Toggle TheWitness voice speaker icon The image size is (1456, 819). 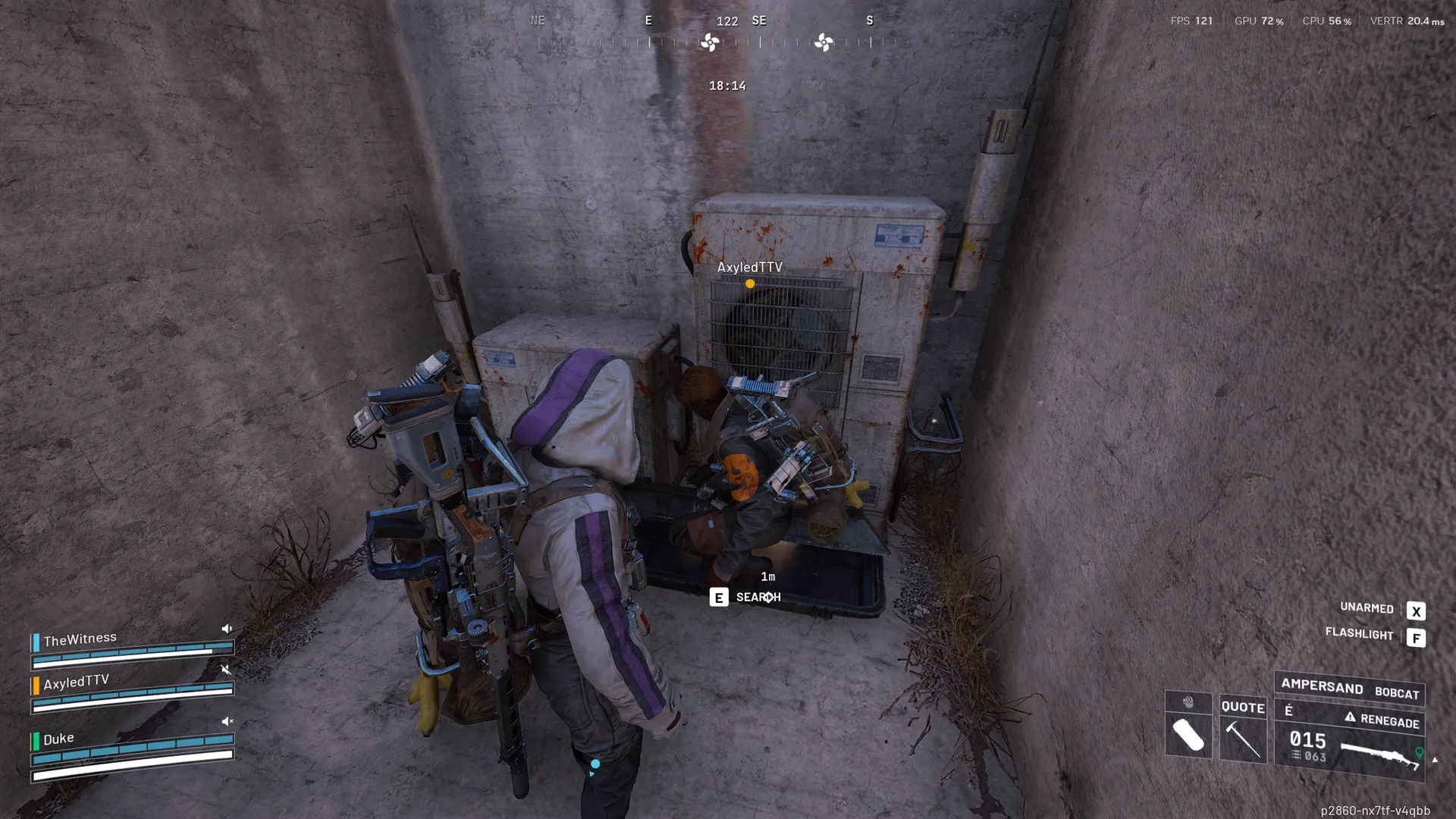coord(227,629)
